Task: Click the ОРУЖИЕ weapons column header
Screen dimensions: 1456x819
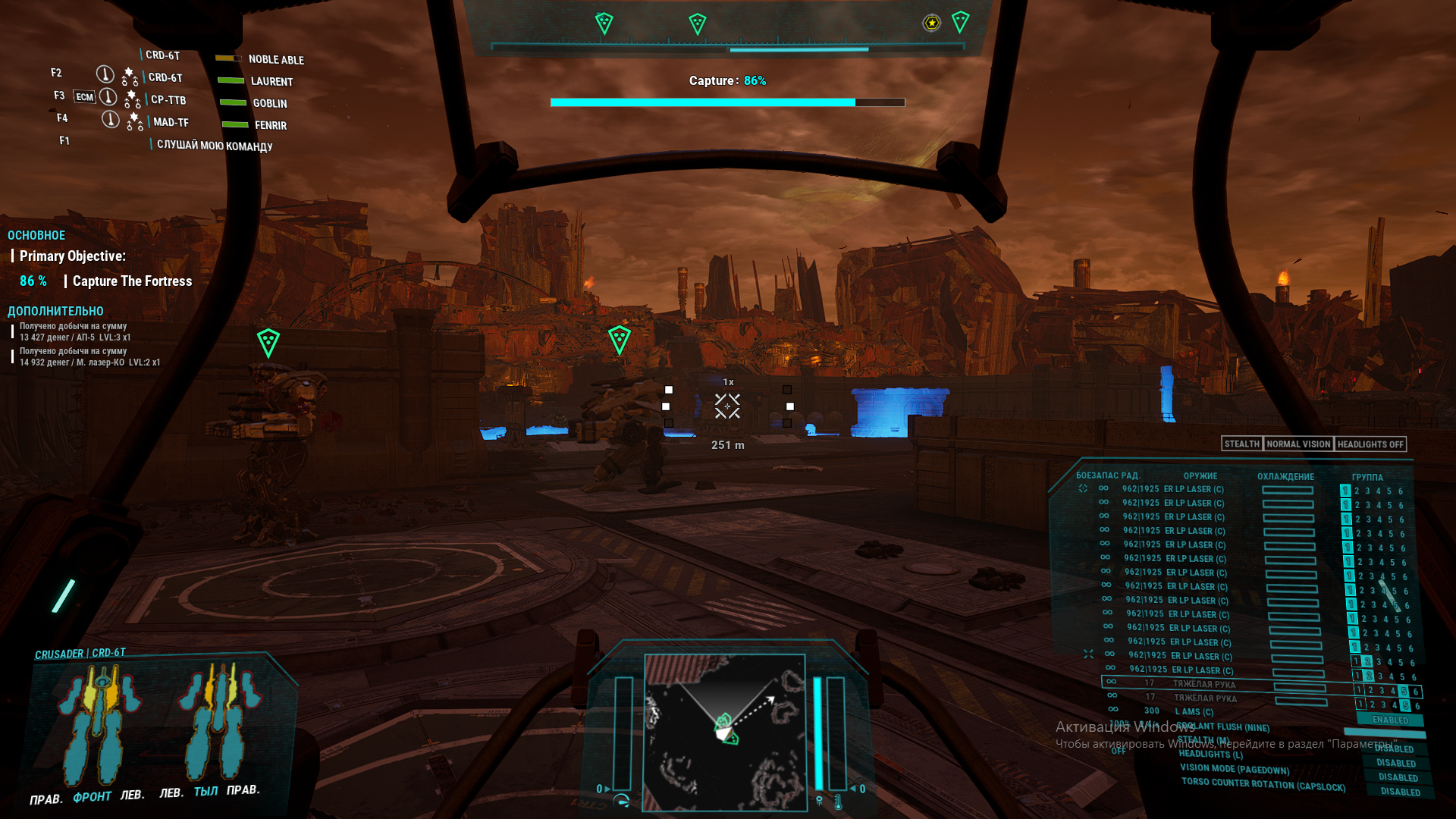Action: (1200, 476)
